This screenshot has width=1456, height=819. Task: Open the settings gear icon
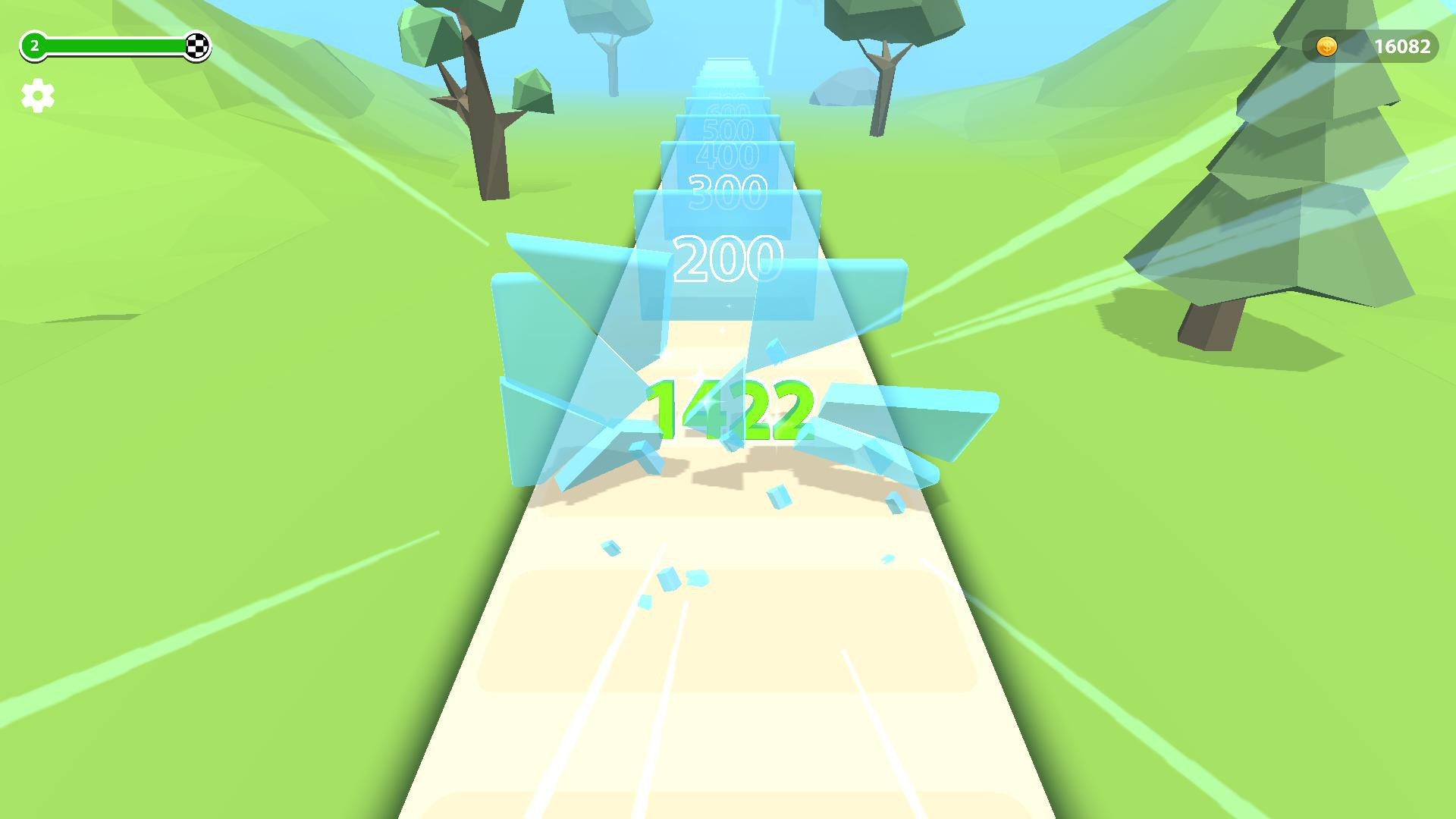[x=36, y=96]
